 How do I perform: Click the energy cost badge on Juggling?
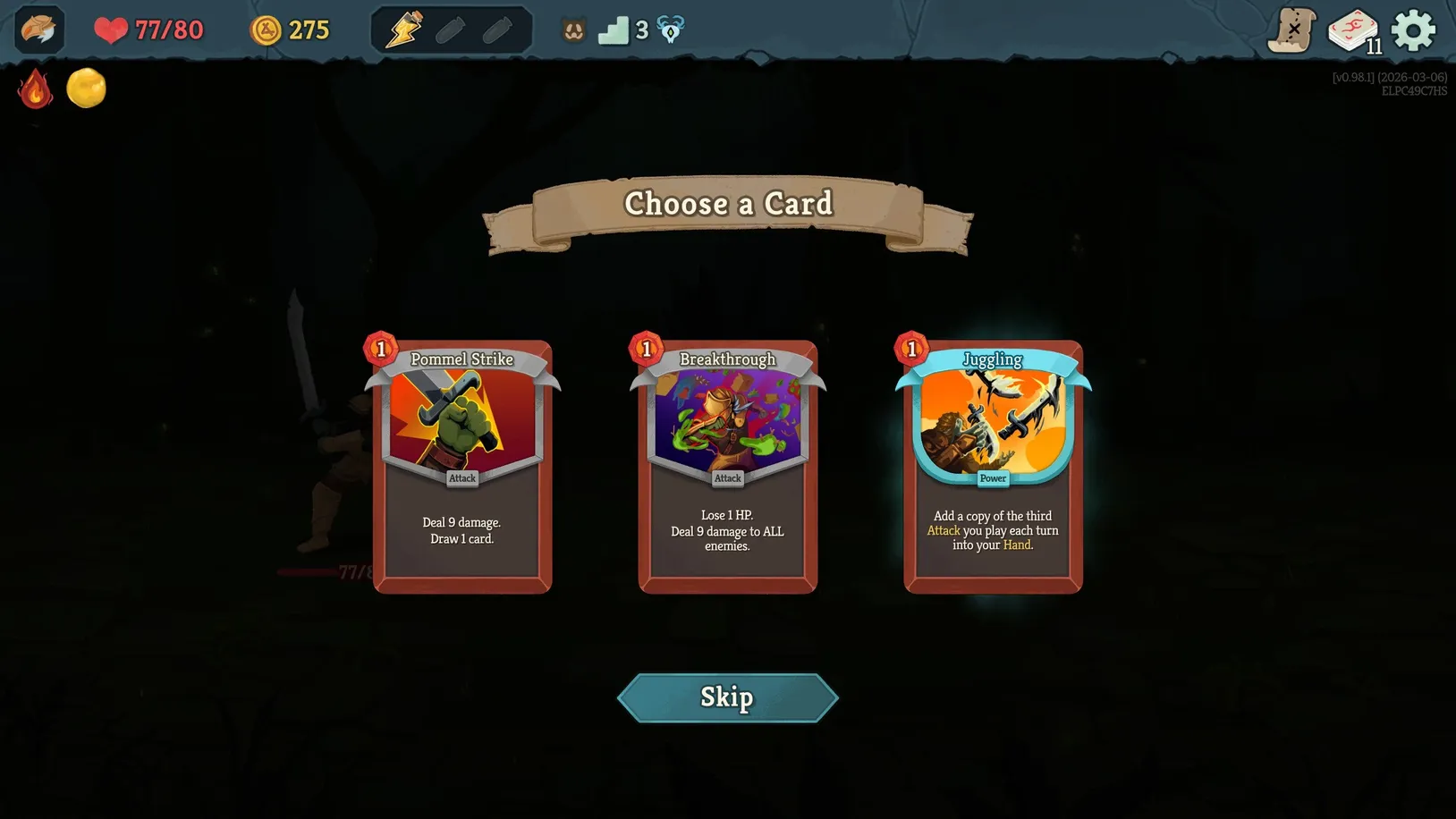click(x=911, y=349)
